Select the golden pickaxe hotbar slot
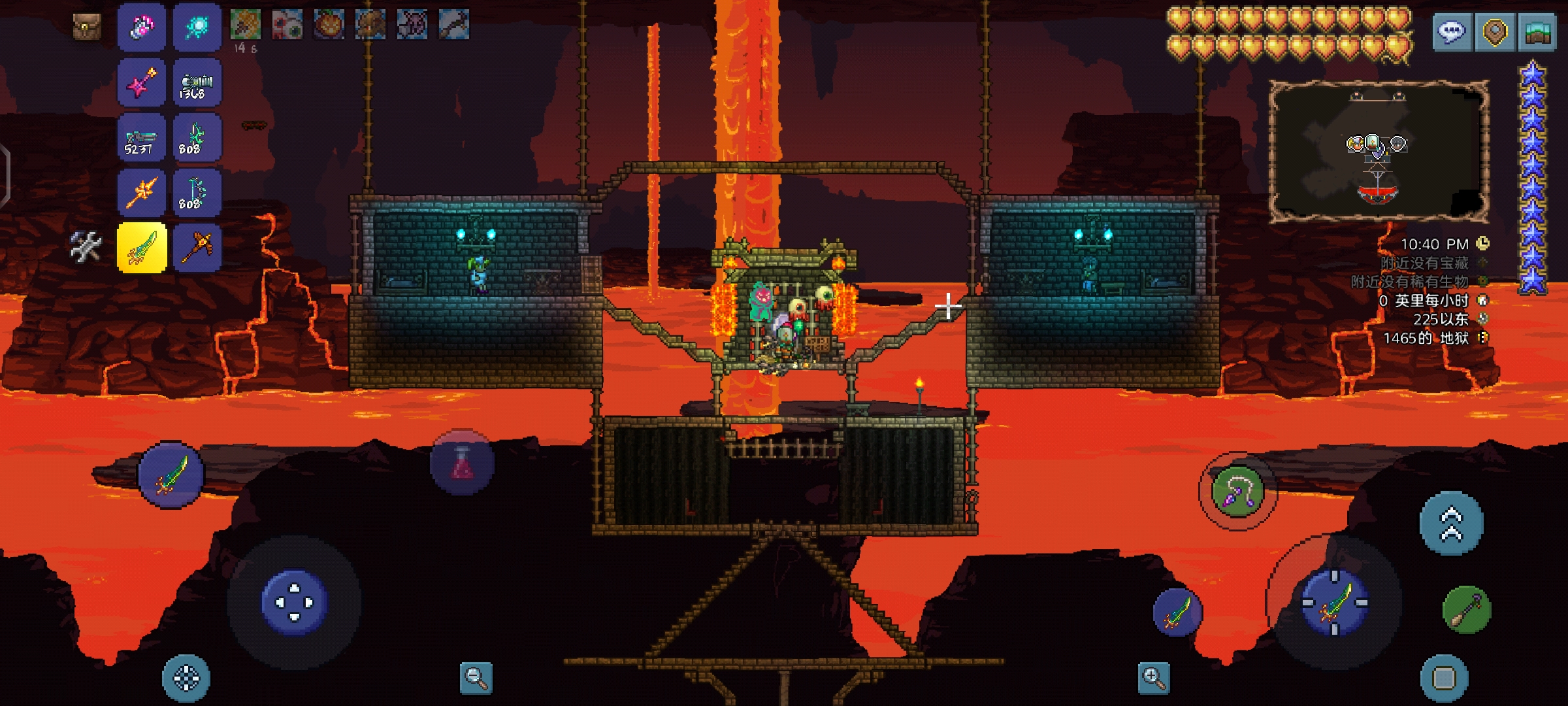This screenshot has width=1568, height=706. (197, 248)
